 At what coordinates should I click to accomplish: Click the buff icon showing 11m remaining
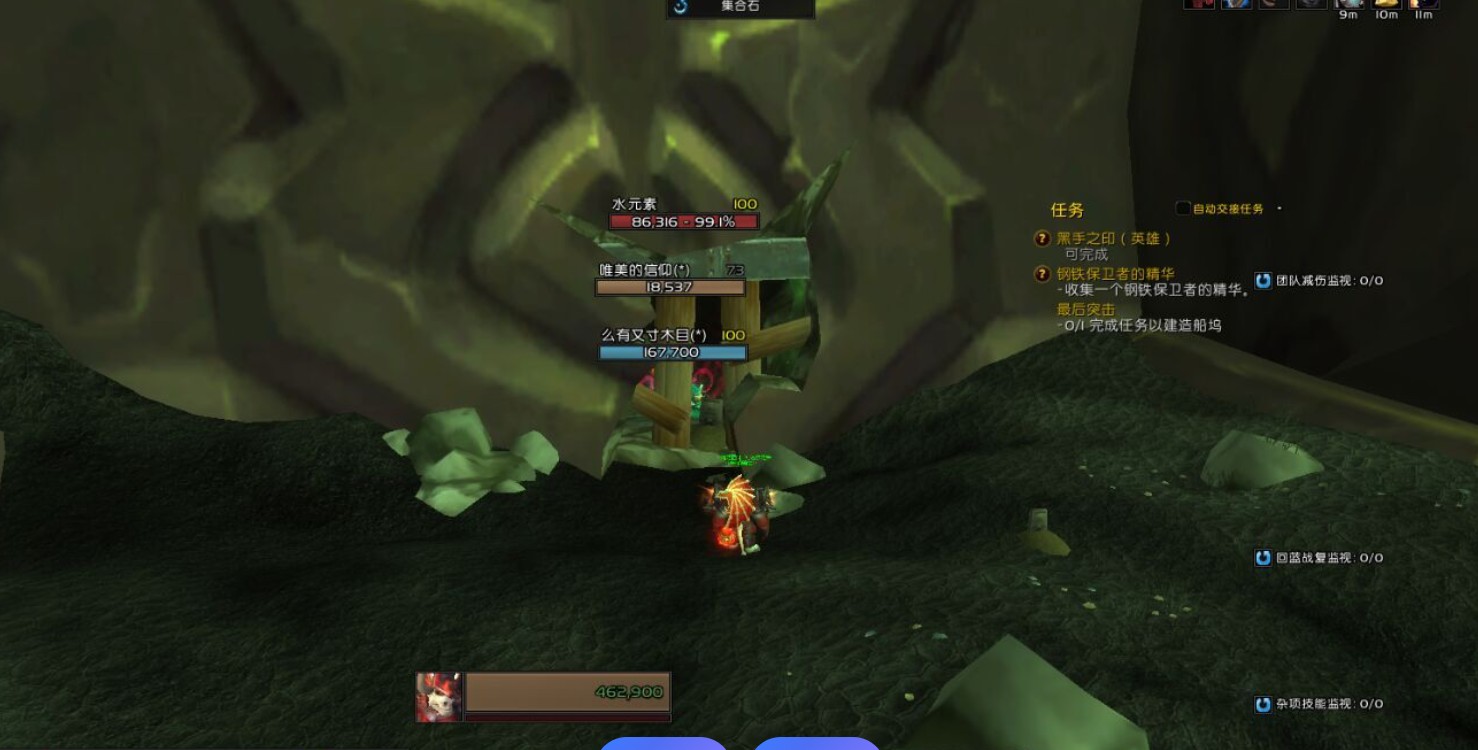click(x=1422, y=5)
